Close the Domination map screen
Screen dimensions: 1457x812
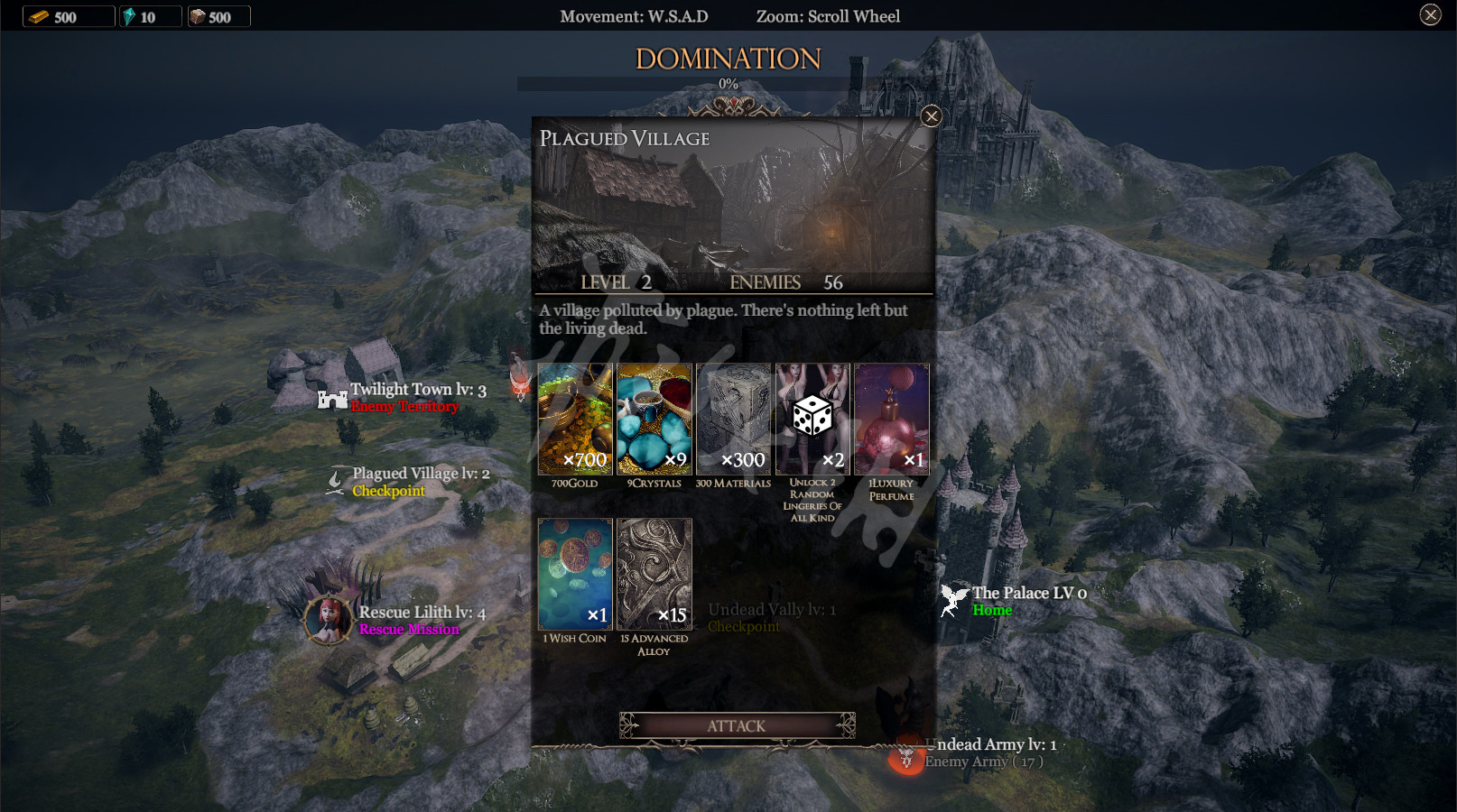point(1430,14)
